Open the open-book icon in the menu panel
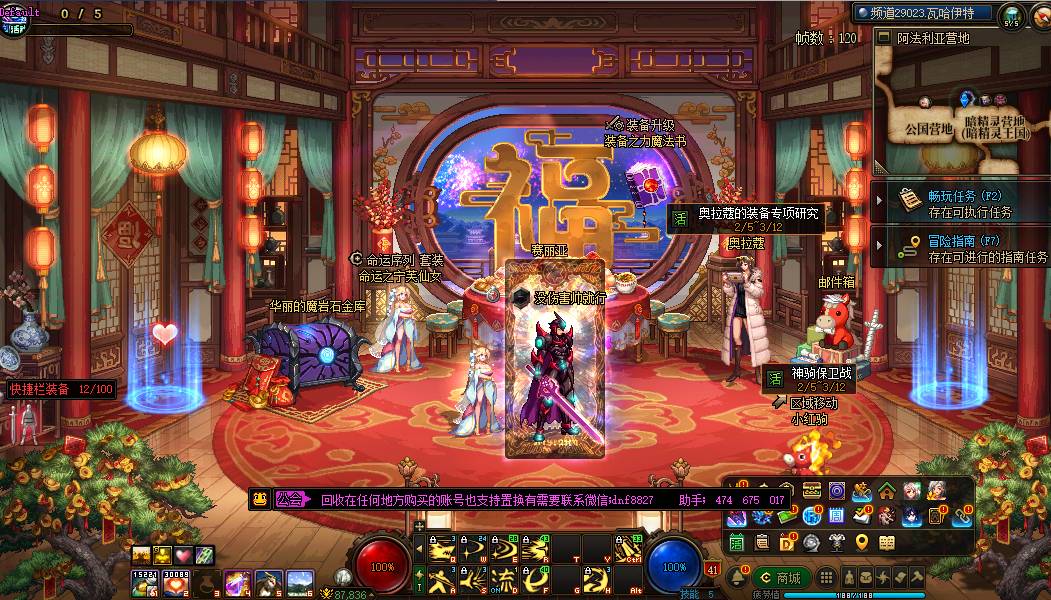Viewport: 1051px width, 600px height. (887, 543)
